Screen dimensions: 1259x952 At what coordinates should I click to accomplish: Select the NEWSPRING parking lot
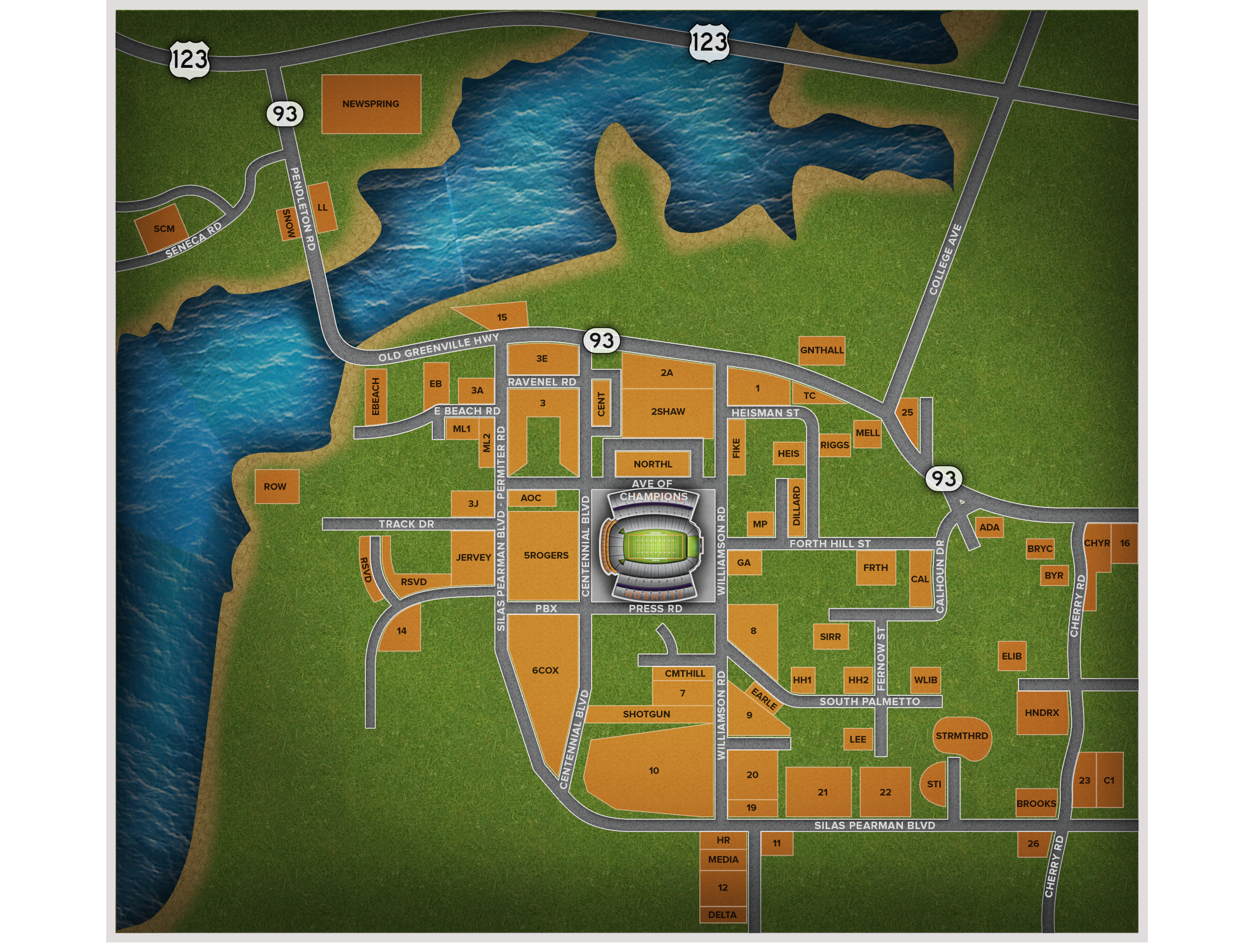[x=371, y=104]
